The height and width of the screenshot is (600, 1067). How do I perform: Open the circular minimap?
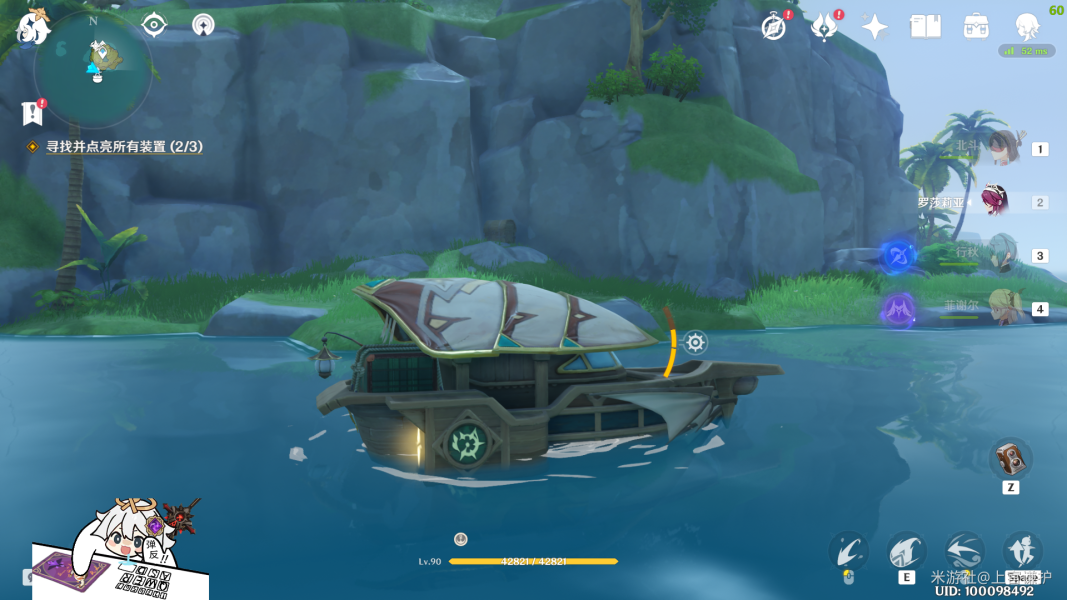pos(93,69)
